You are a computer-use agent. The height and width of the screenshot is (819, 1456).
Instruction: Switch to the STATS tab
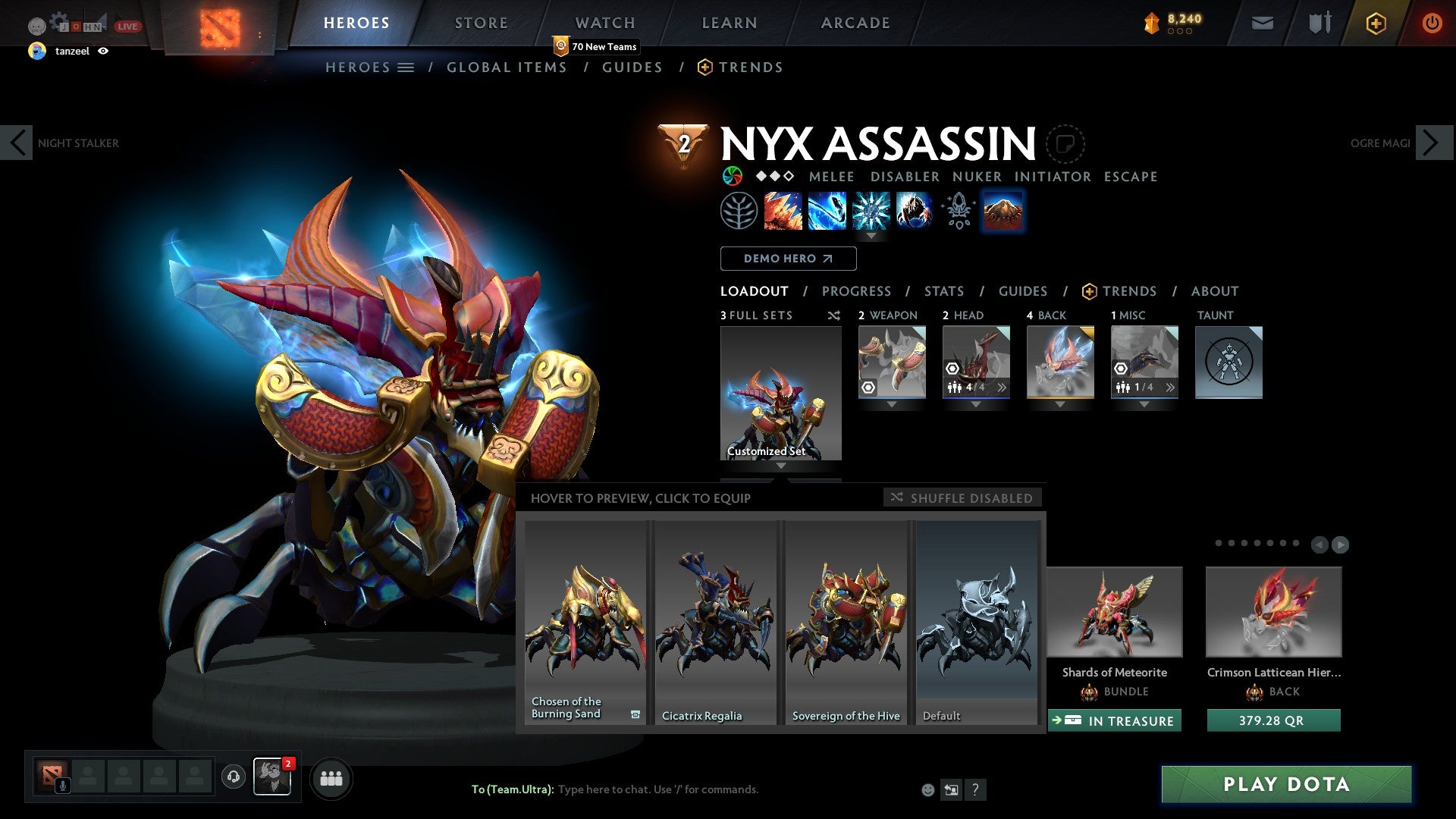click(x=943, y=290)
